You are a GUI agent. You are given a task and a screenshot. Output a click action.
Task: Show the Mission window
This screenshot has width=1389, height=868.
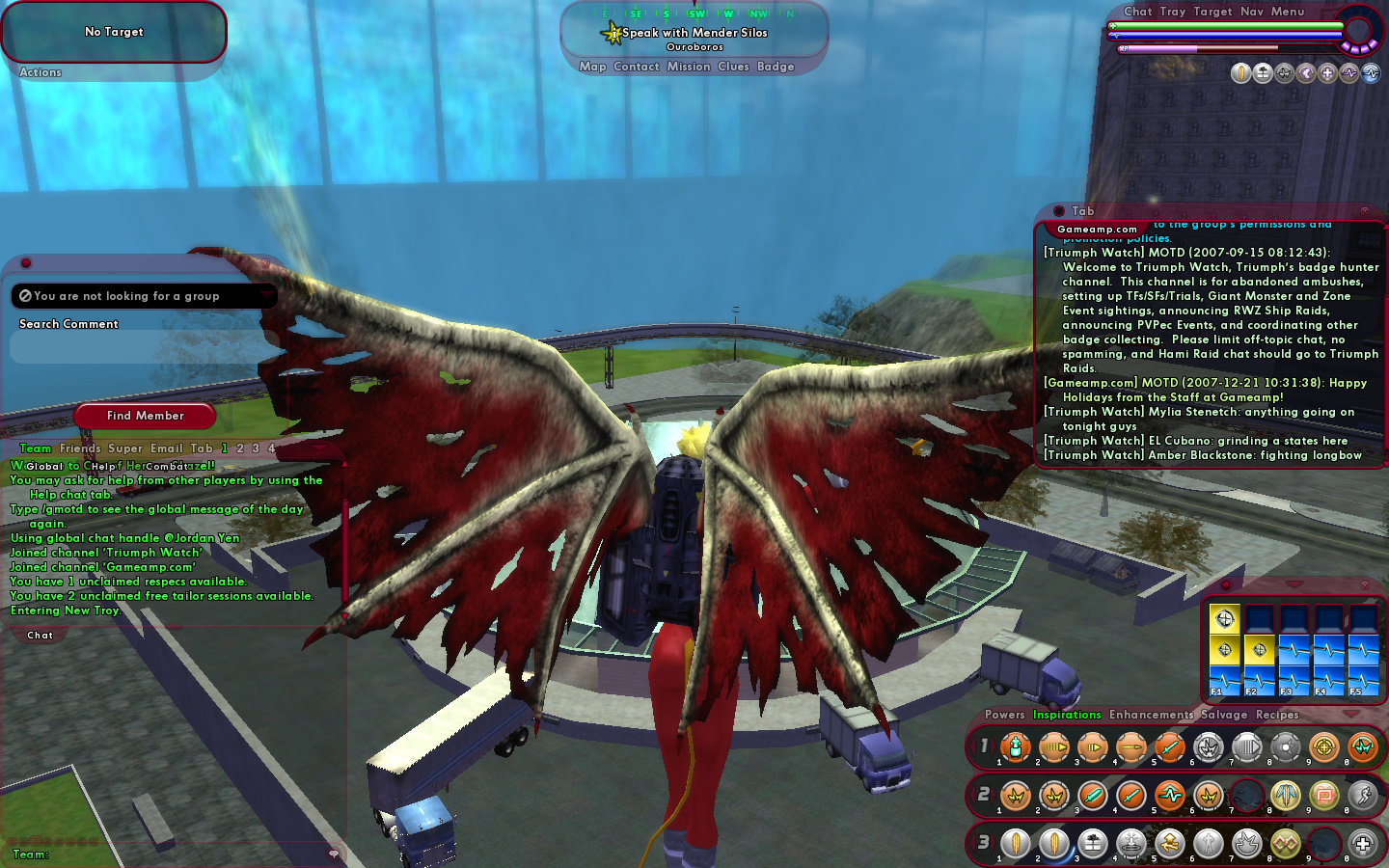tap(688, 67)
